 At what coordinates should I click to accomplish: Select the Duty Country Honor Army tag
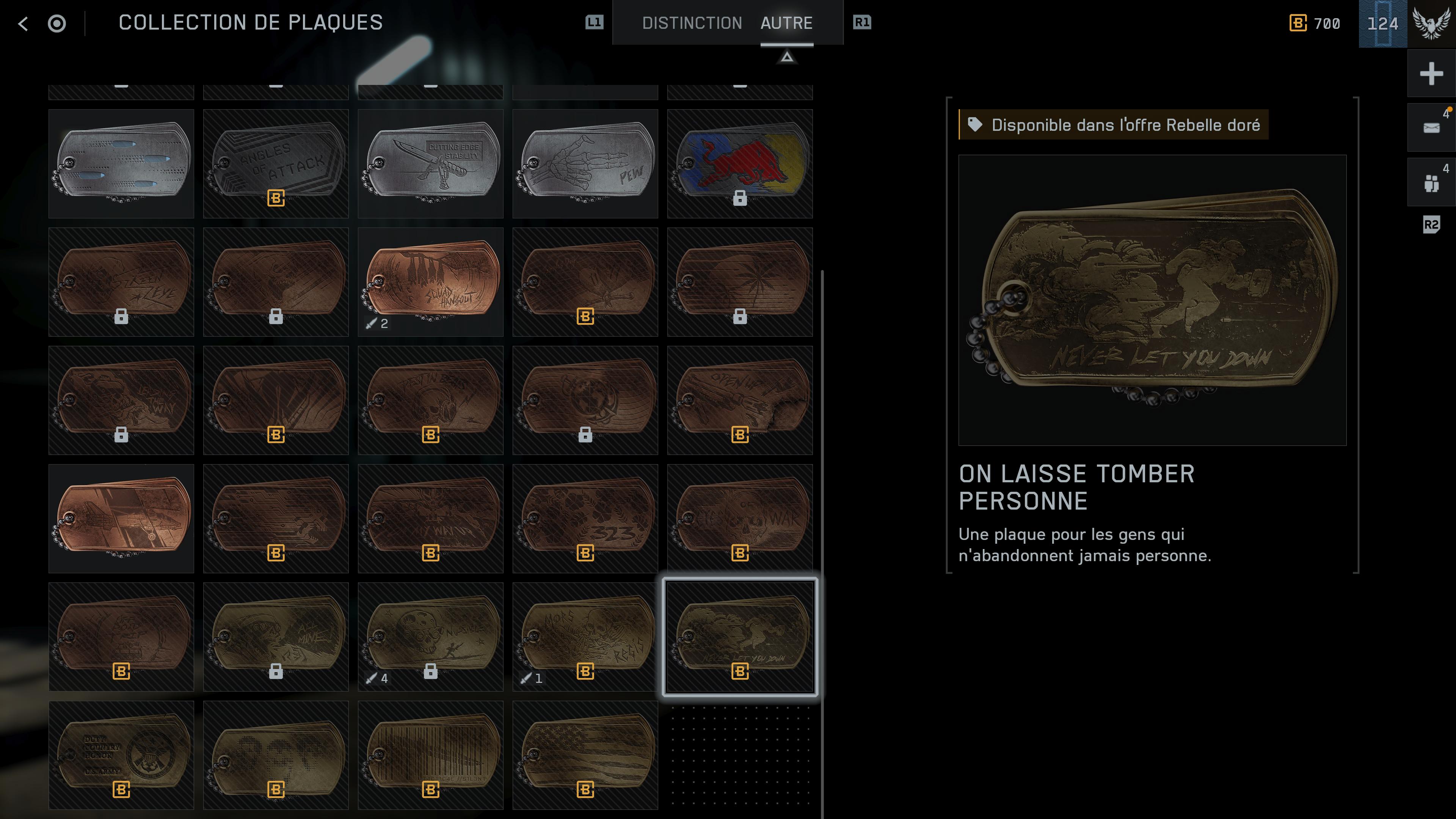pyautogui.click(x=121, y=755)
